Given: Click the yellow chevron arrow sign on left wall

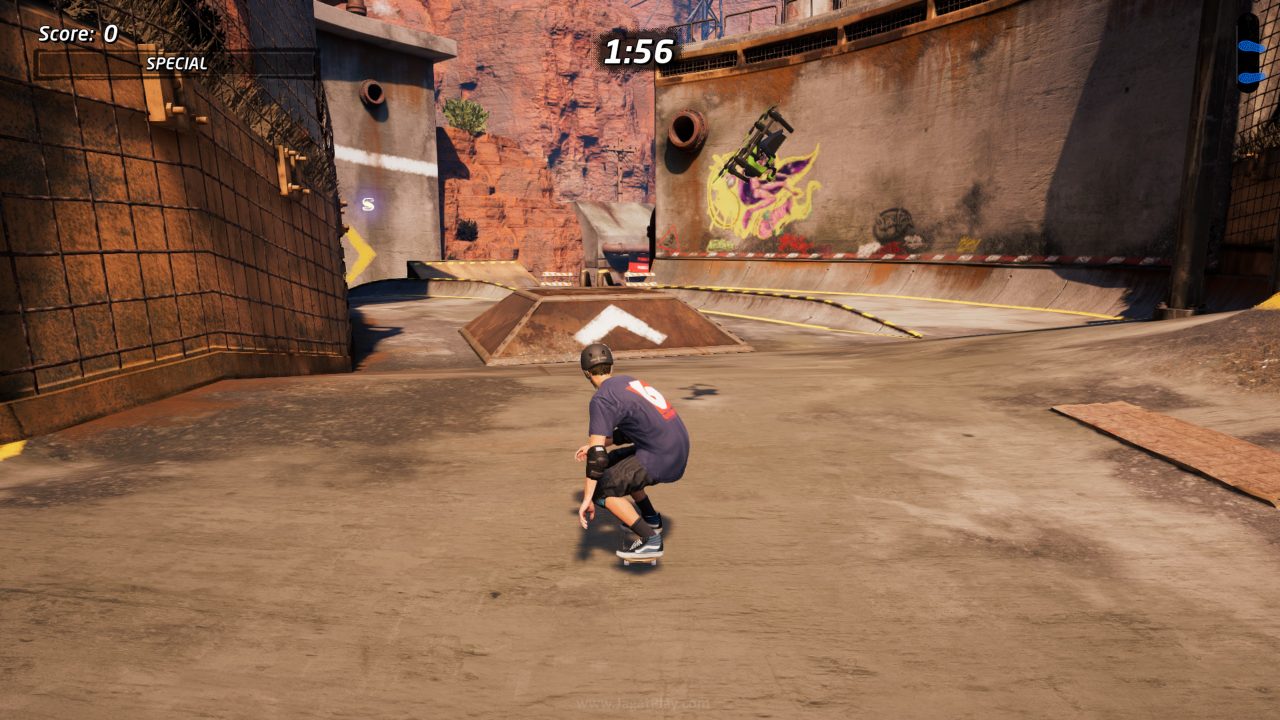Looking at the screenshot, I should pos(358,250).
